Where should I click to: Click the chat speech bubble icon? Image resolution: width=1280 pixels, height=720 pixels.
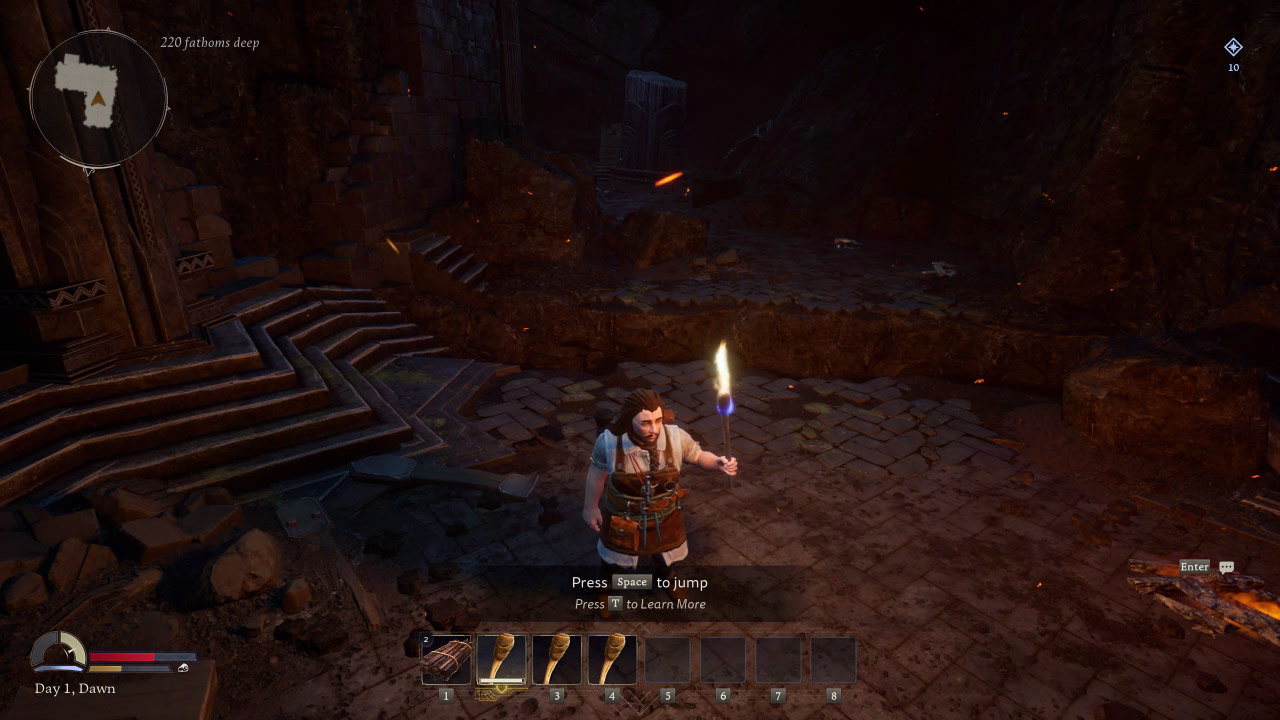pos(1226,567)
